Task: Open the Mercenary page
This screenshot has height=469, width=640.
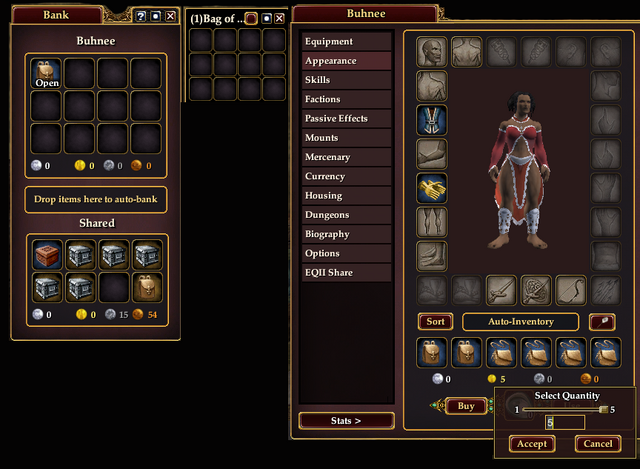Action: pyautogui.click(x=346, y=157)
